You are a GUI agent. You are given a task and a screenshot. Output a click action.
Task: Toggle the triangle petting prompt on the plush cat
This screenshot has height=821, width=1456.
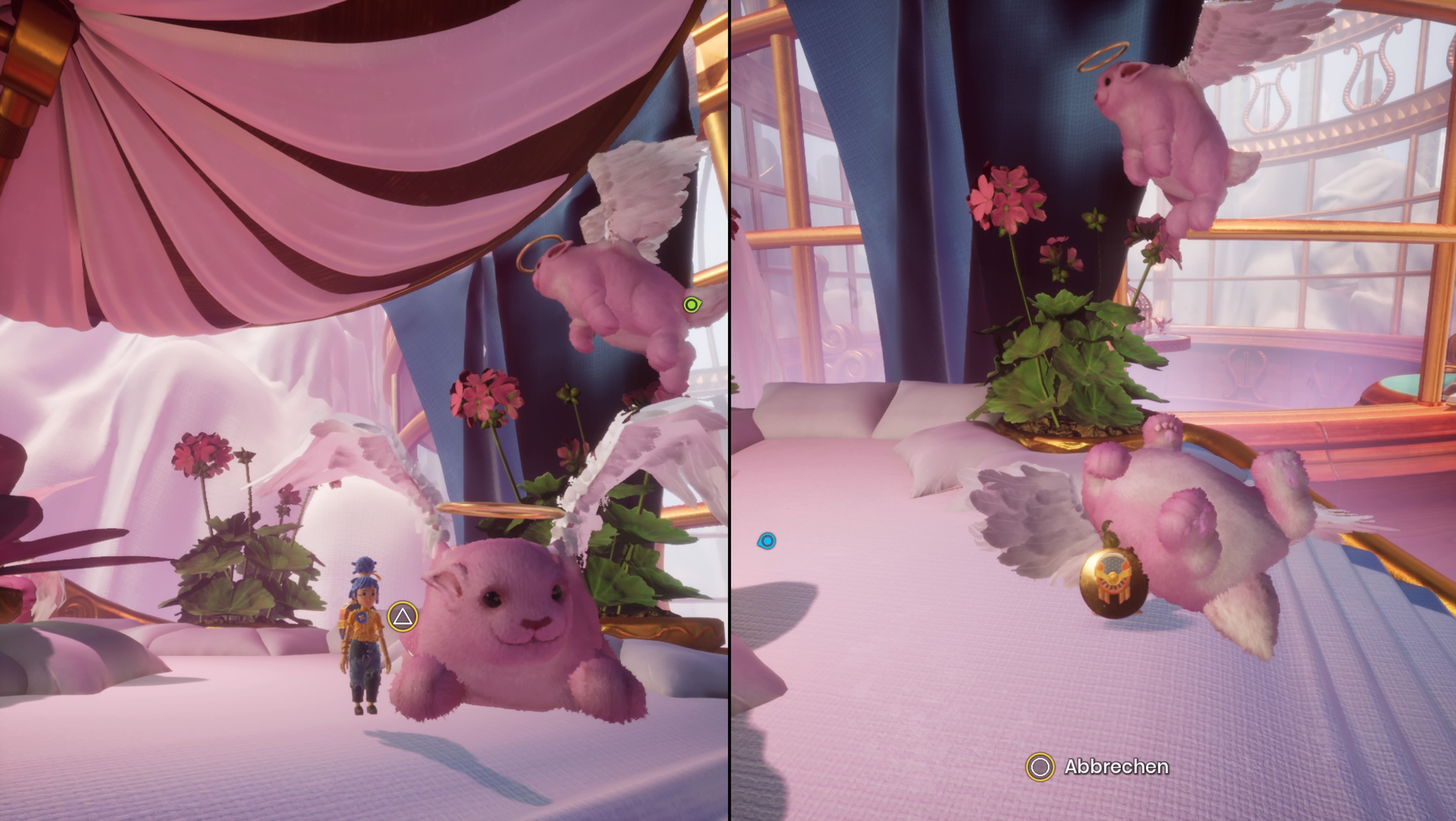(x=402, y=617)
